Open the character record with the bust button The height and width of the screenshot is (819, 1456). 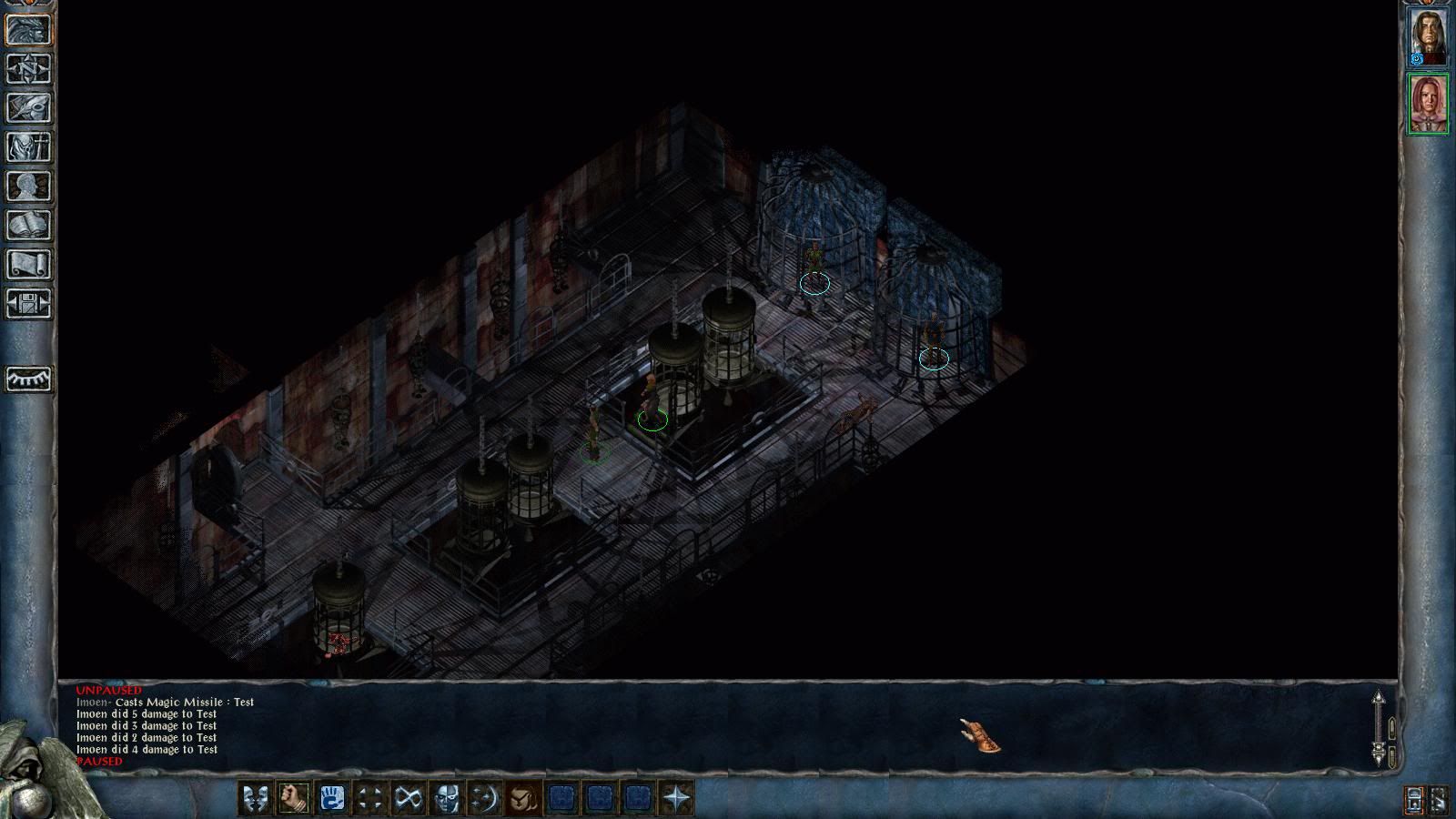coord(29,187)
